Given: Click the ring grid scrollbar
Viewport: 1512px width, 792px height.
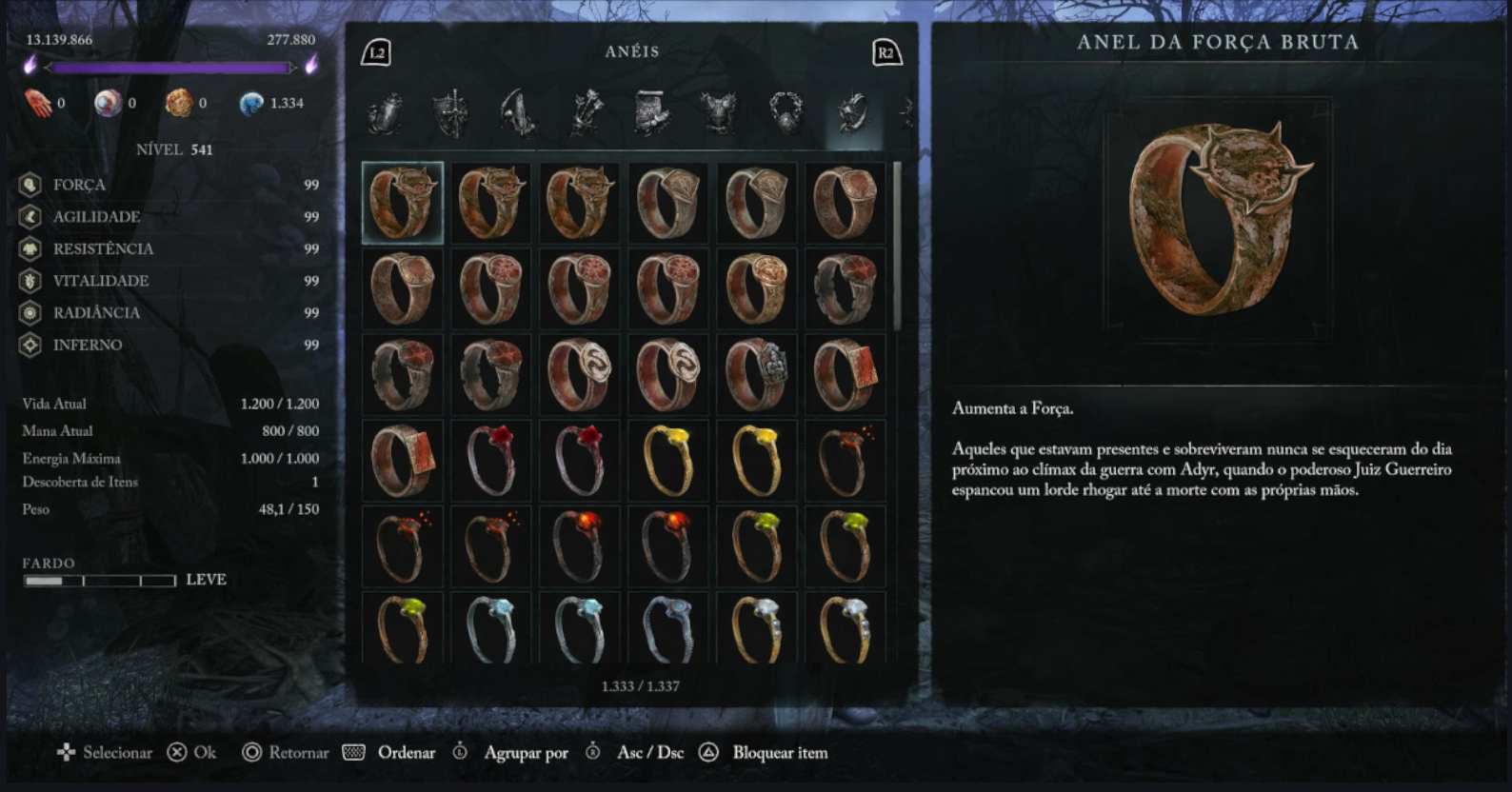Looking at the screenshot, I should point(897,246).
